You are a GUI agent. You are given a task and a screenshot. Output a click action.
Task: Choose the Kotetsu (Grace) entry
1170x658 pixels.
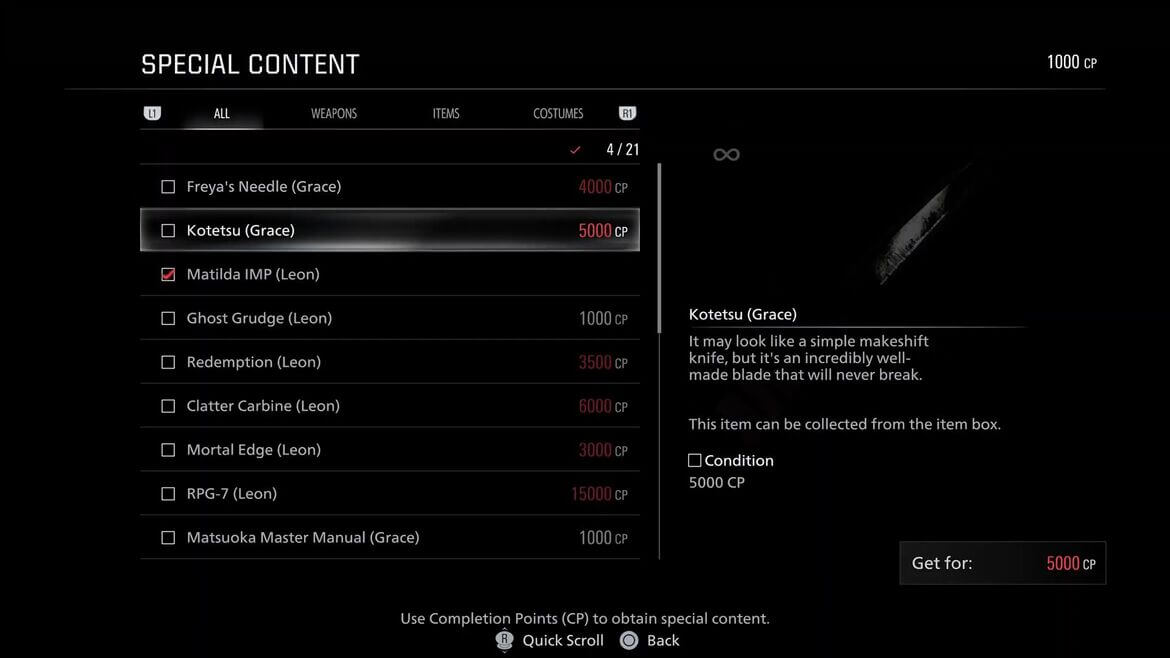(x=390, y=231)
